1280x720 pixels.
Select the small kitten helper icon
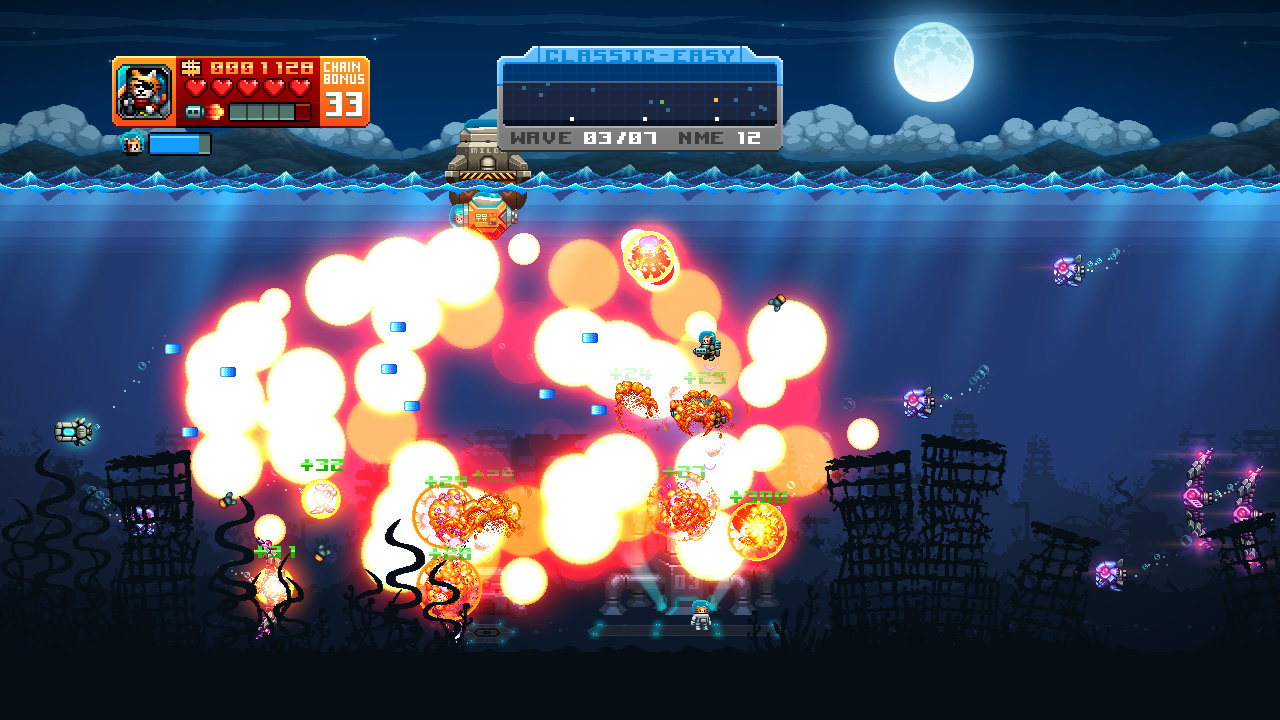132,143
